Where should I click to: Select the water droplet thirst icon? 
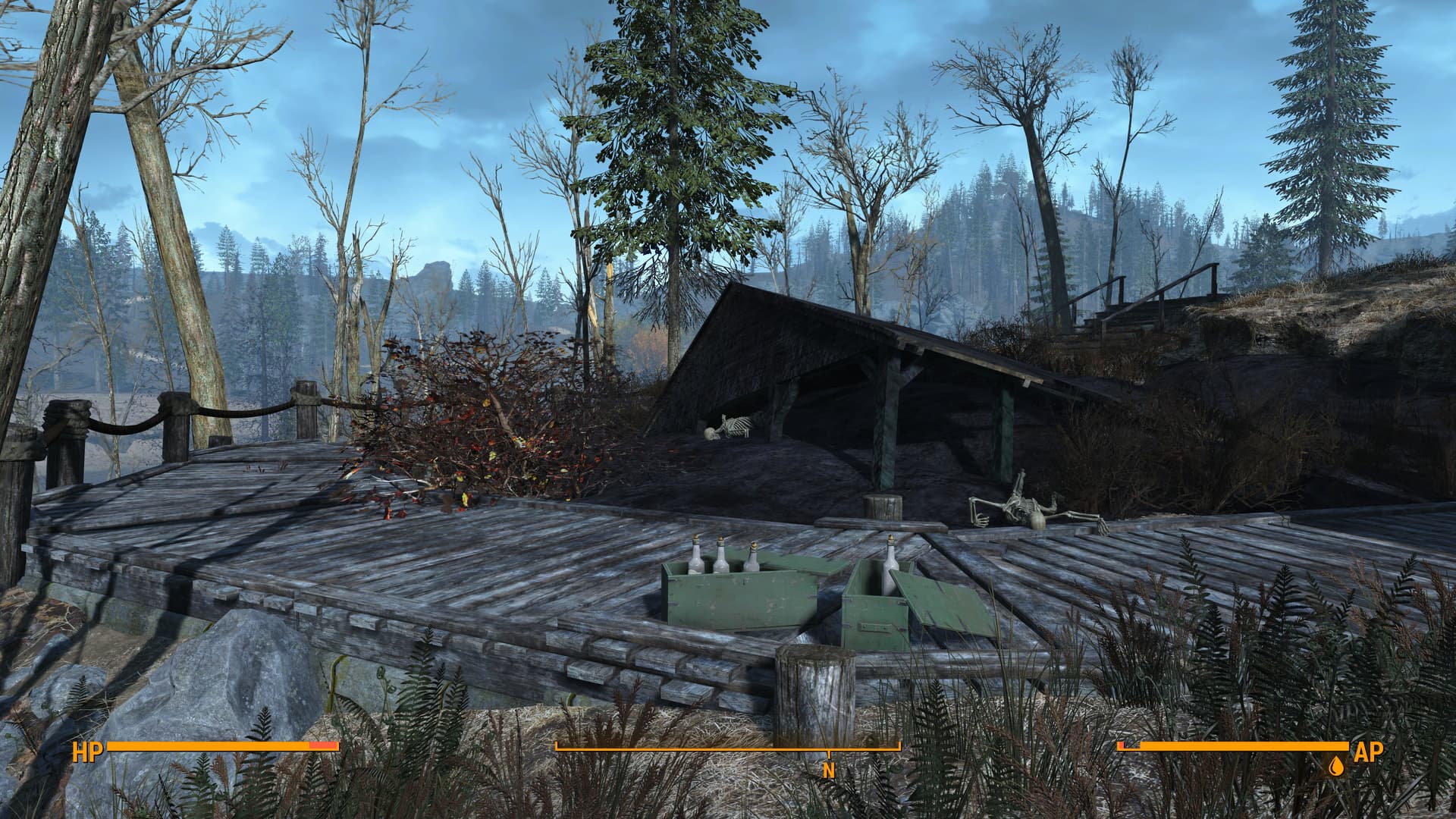[x=1335, y=767]
